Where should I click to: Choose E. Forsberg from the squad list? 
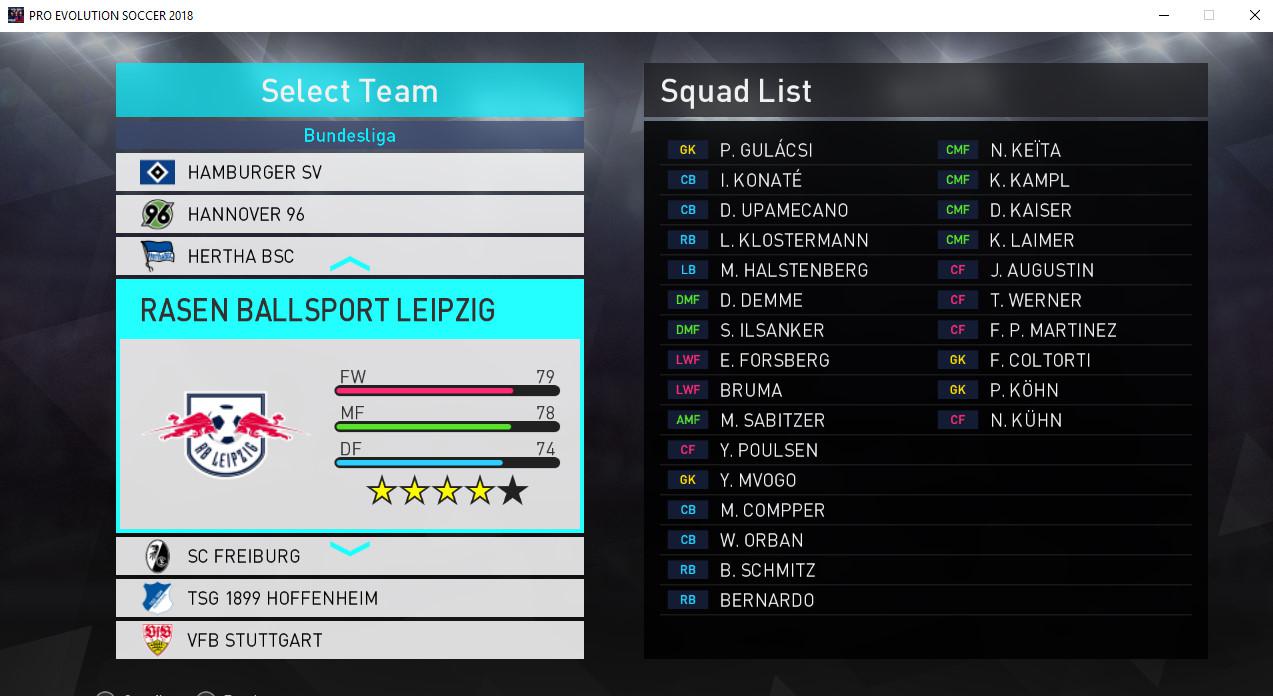point(774,360)
